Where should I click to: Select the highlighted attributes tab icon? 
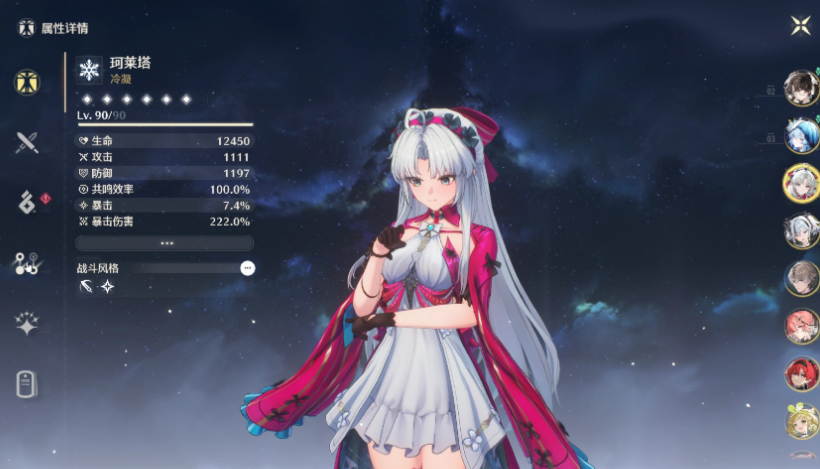pyautogui.click(x=27, y=82)
